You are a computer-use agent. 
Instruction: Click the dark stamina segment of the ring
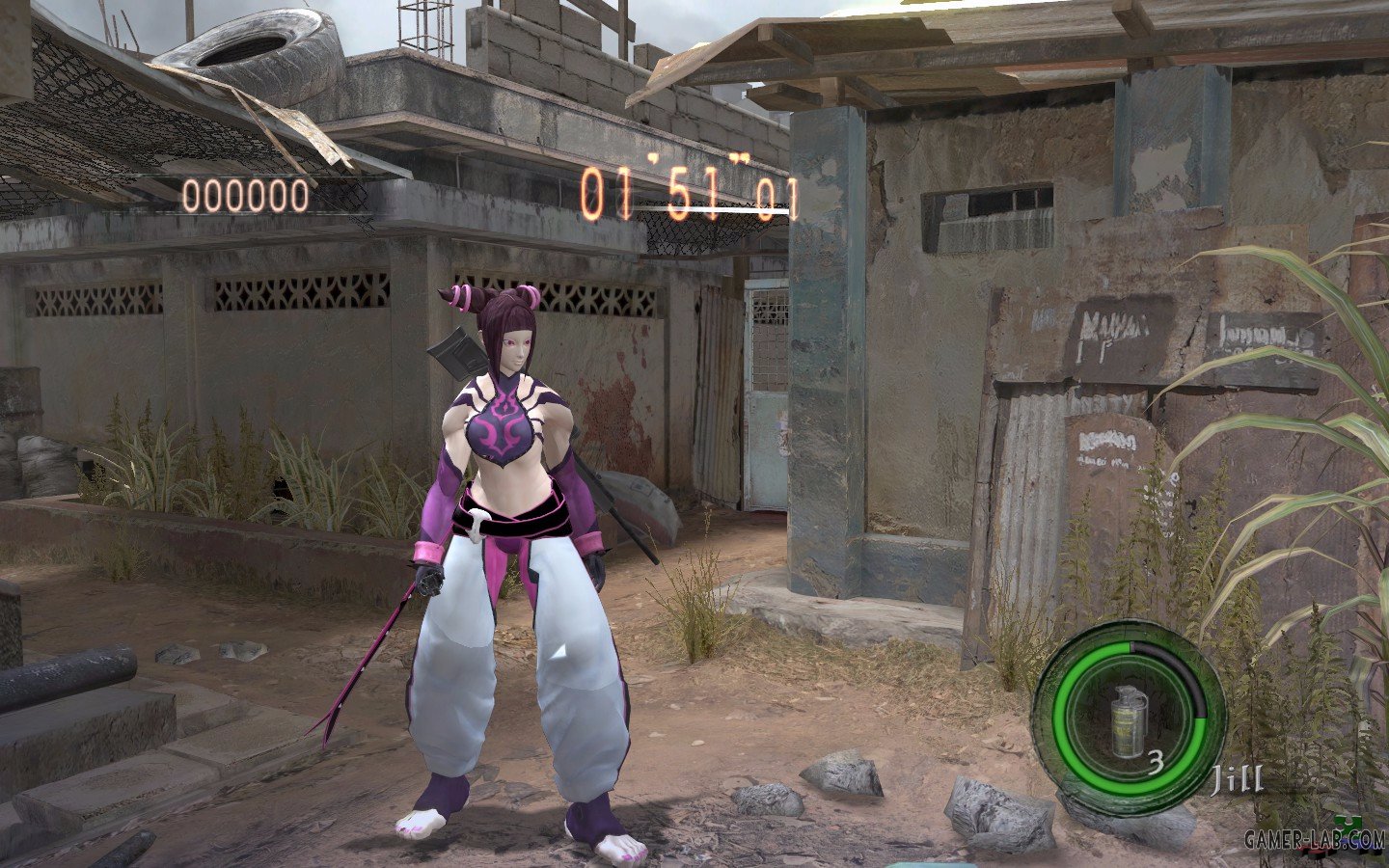[x=1182, y=675]
